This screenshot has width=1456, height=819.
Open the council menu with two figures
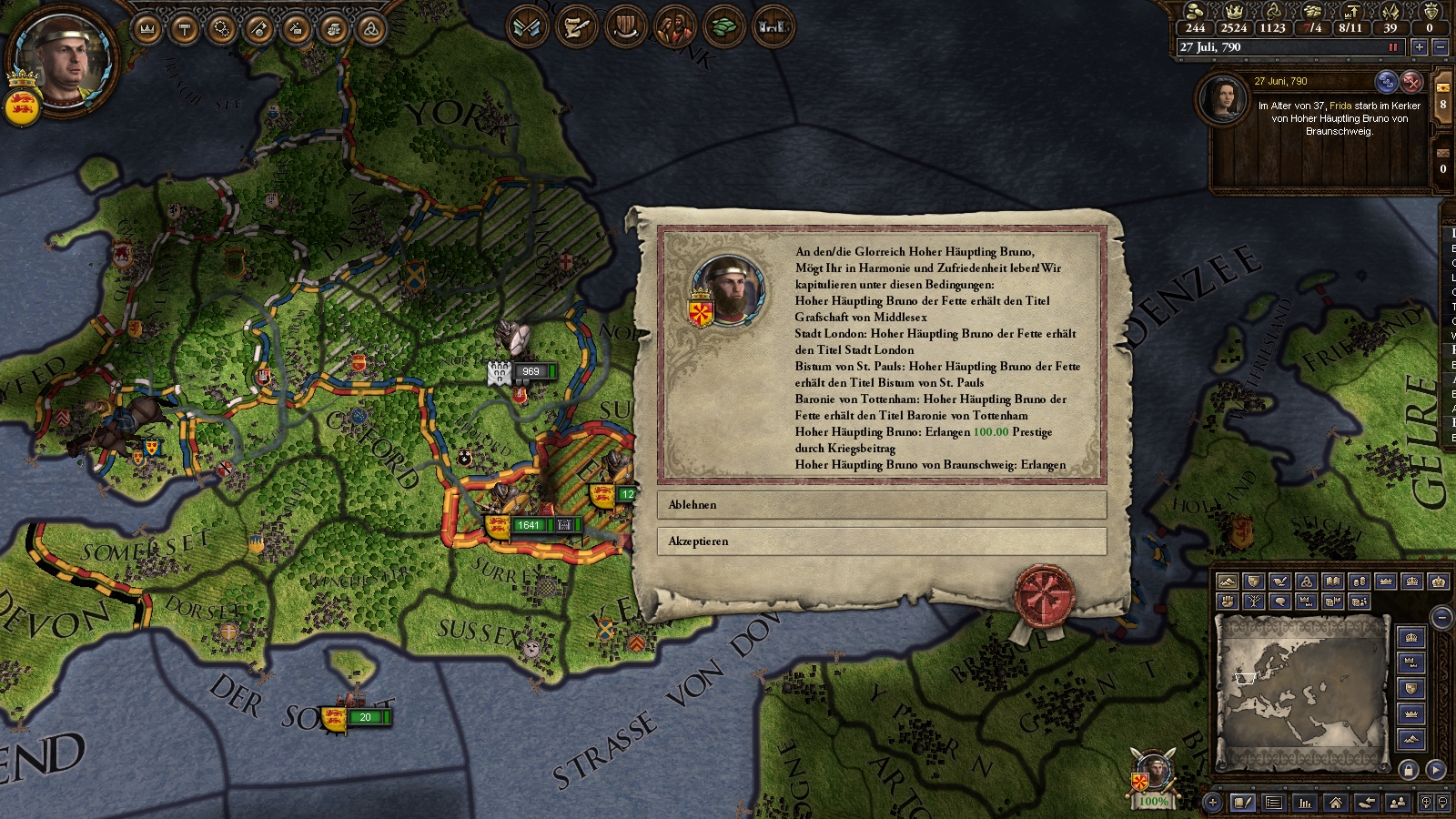click(x=674, y=27)
